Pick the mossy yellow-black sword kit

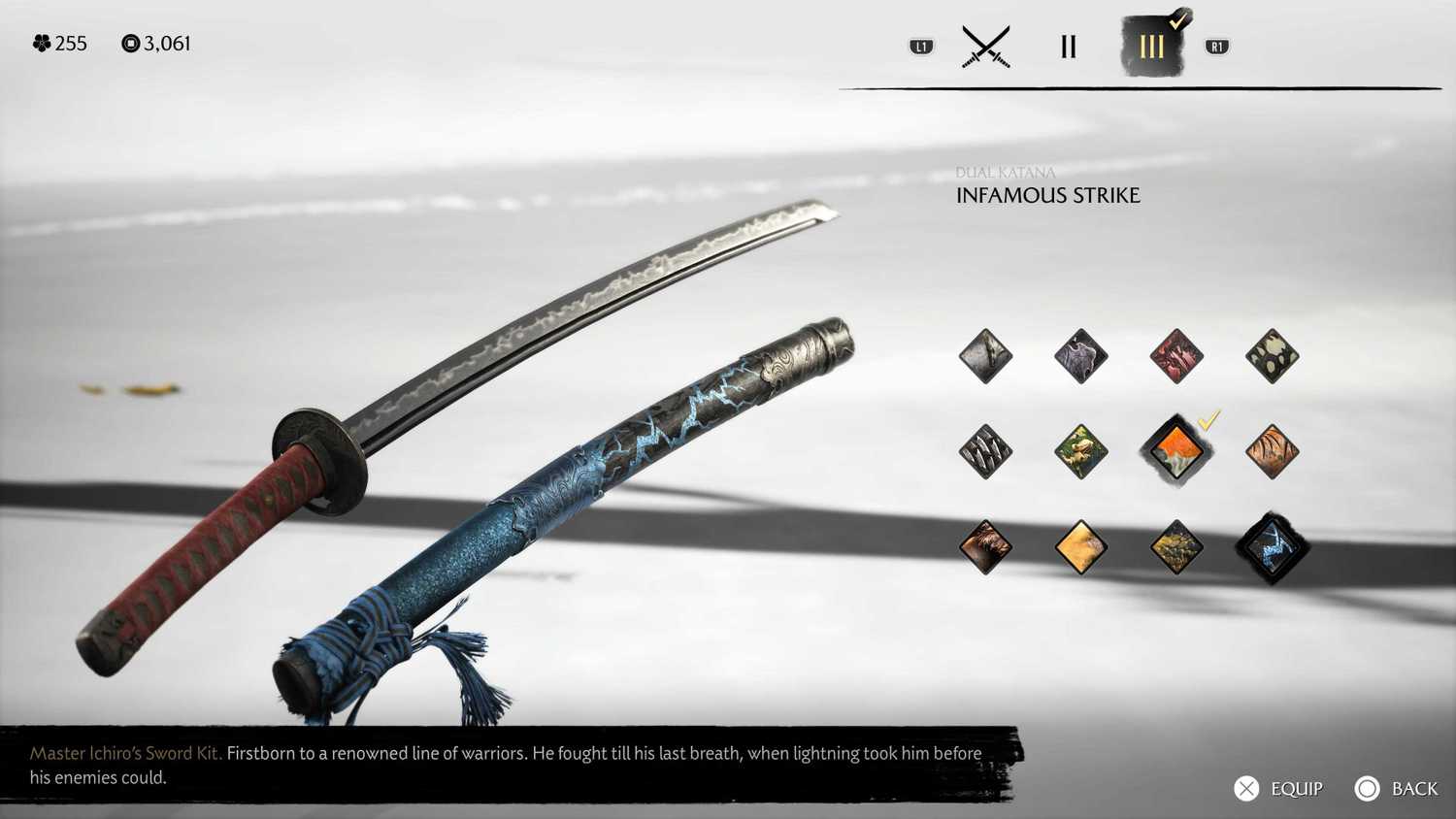coord(1176,547)
